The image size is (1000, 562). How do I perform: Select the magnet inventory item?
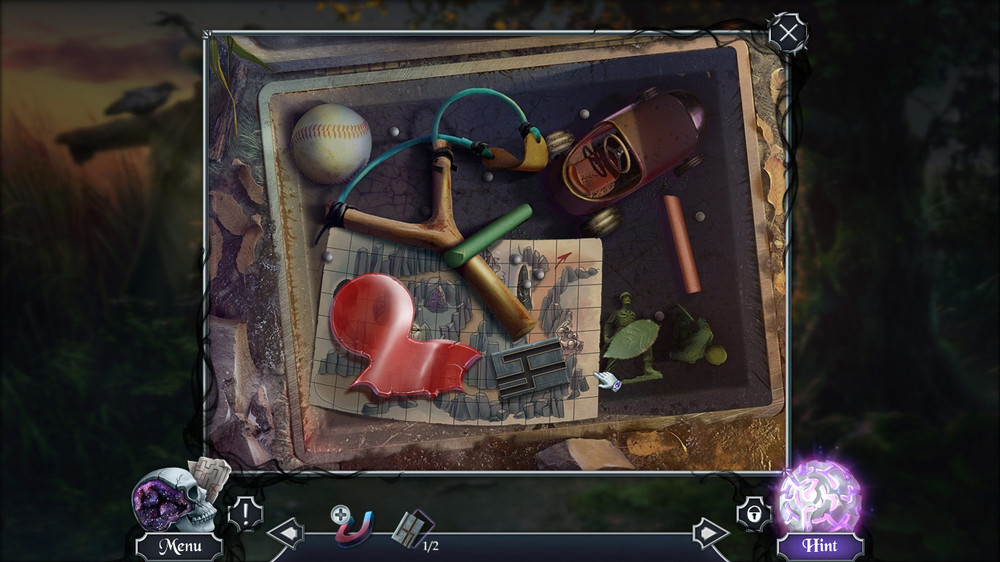pos(352,526)
